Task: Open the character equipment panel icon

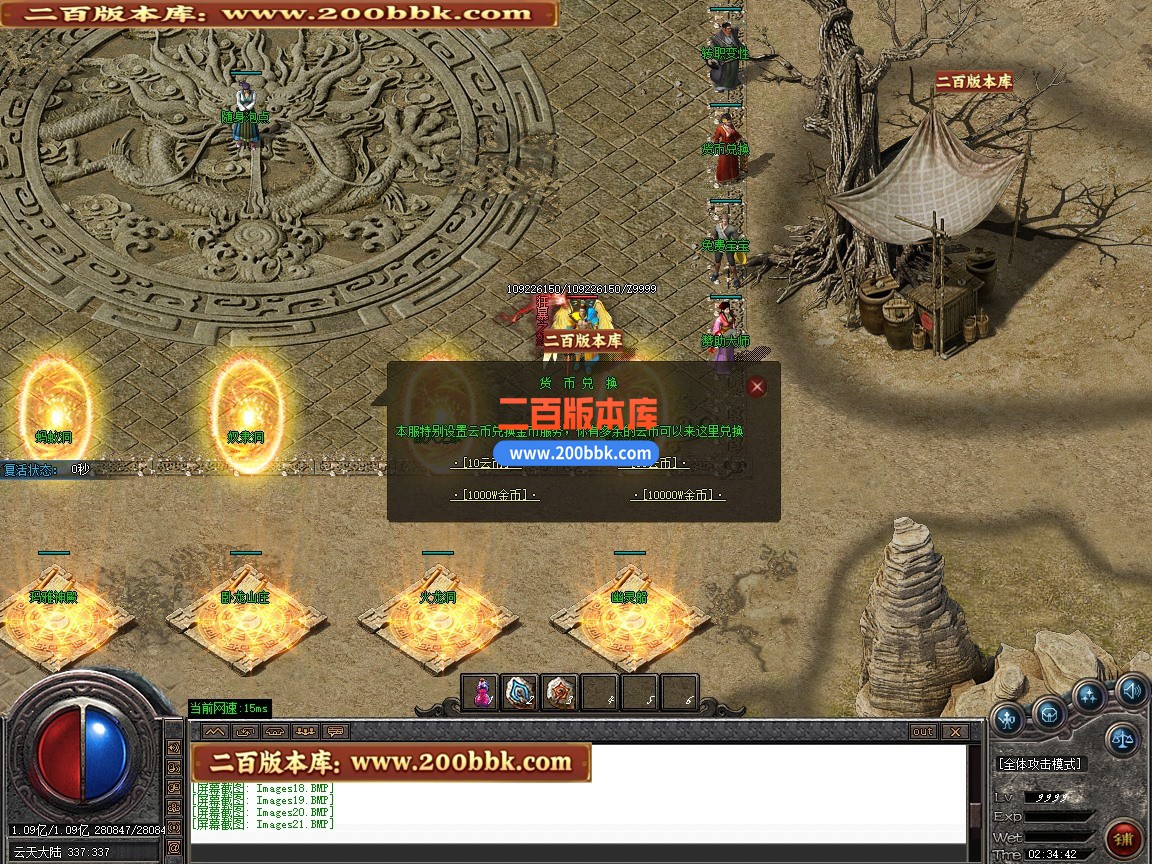Action: 1007,717
